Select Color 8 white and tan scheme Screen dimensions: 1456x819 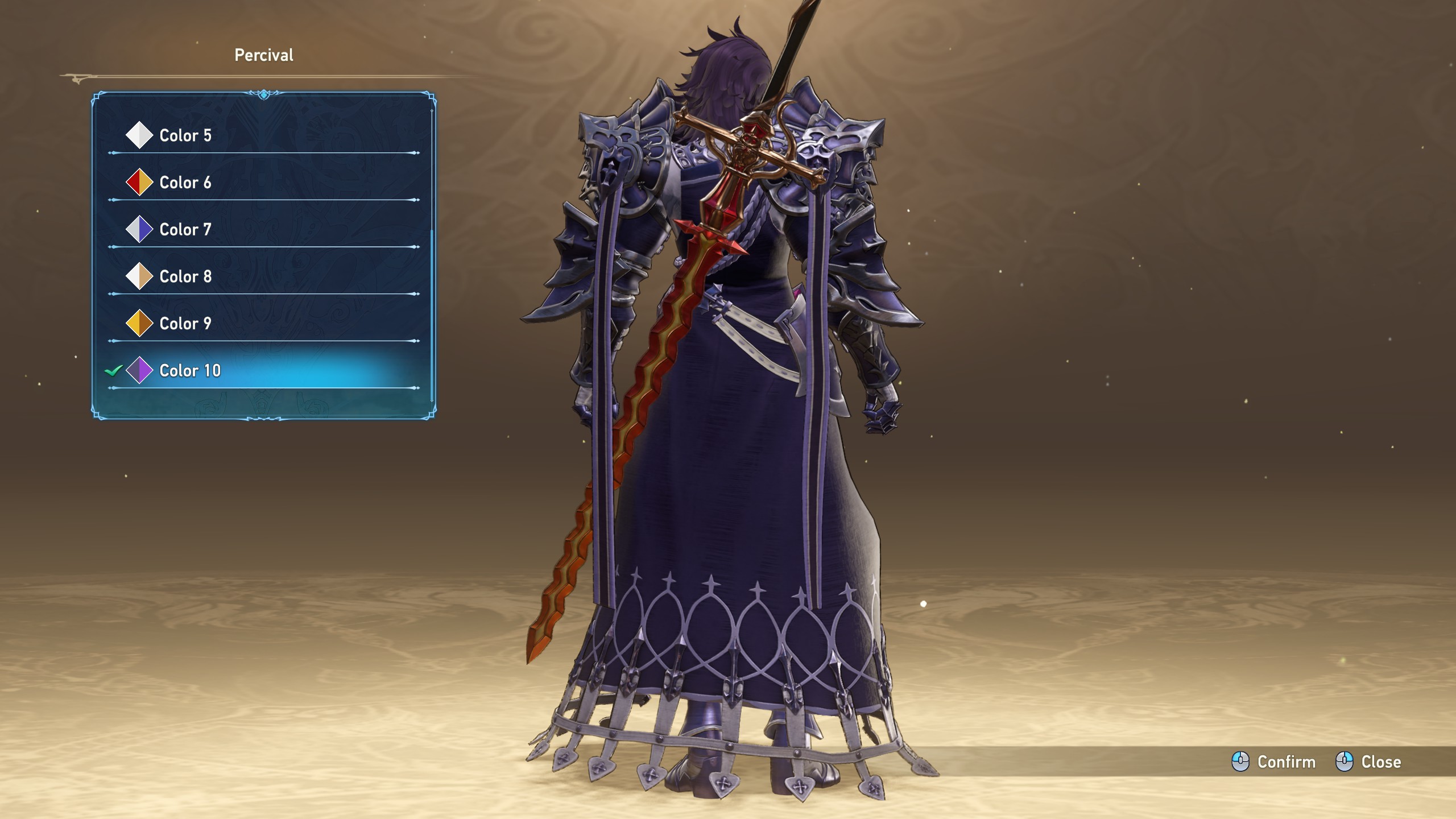point(185,276)
